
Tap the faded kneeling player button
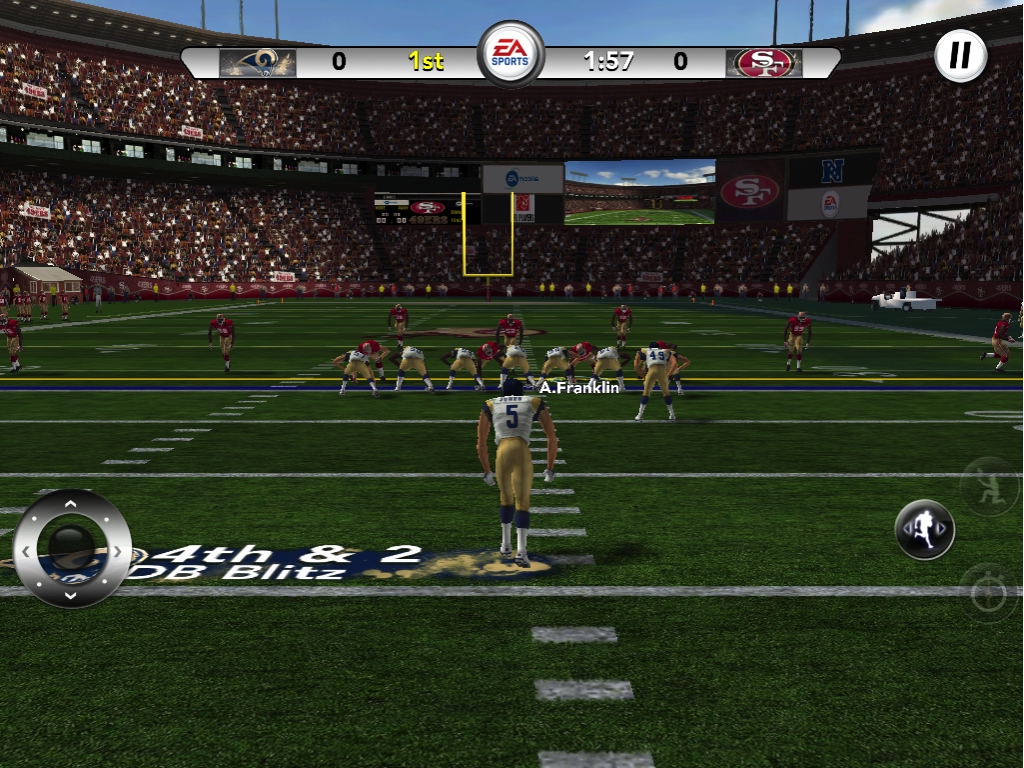click(988, 487)
